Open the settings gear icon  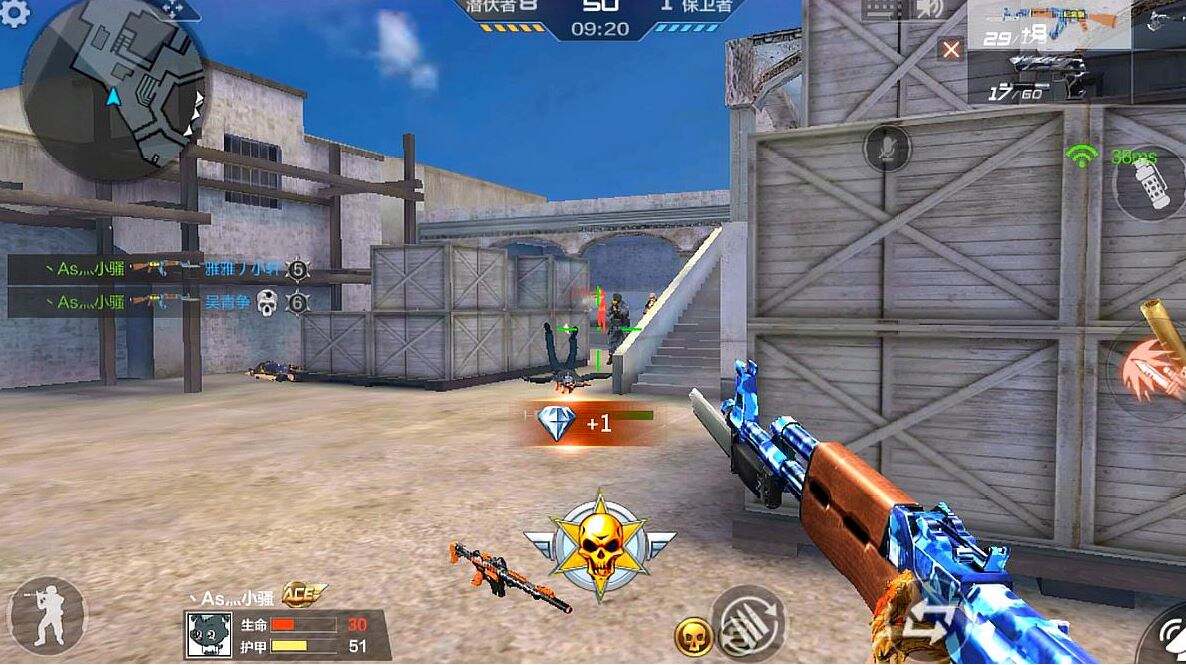[14, 12]
